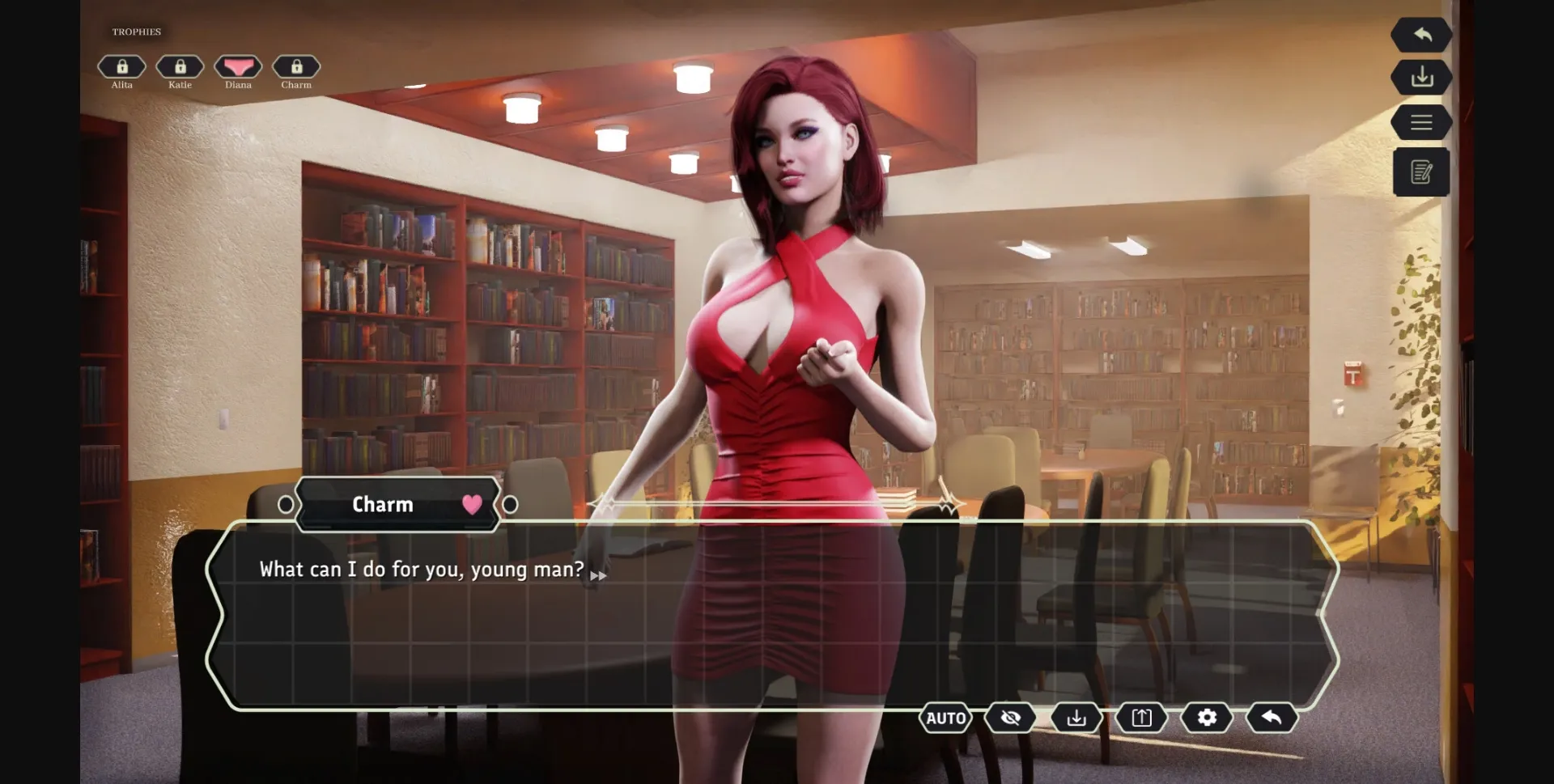Click the save icon below the undo arrow
1554x784 pixels.
tap(1421, 78)
